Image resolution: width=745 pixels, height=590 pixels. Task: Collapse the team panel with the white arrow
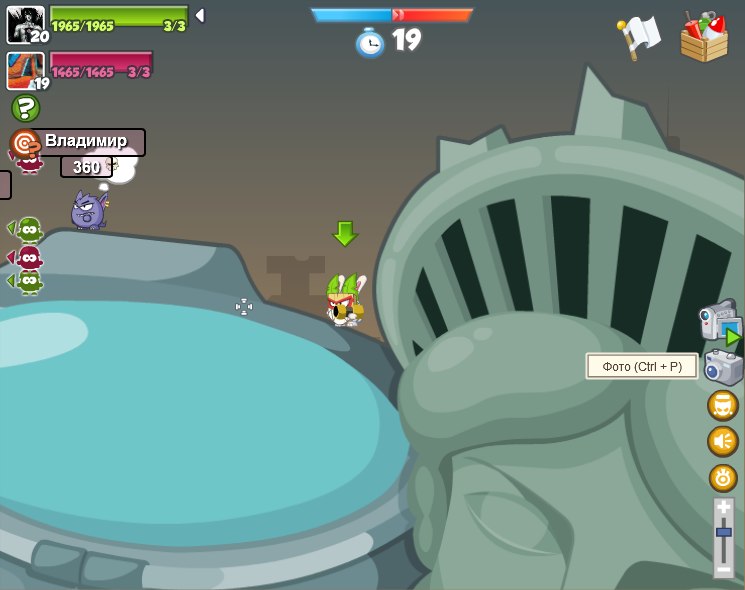[200, 15]
